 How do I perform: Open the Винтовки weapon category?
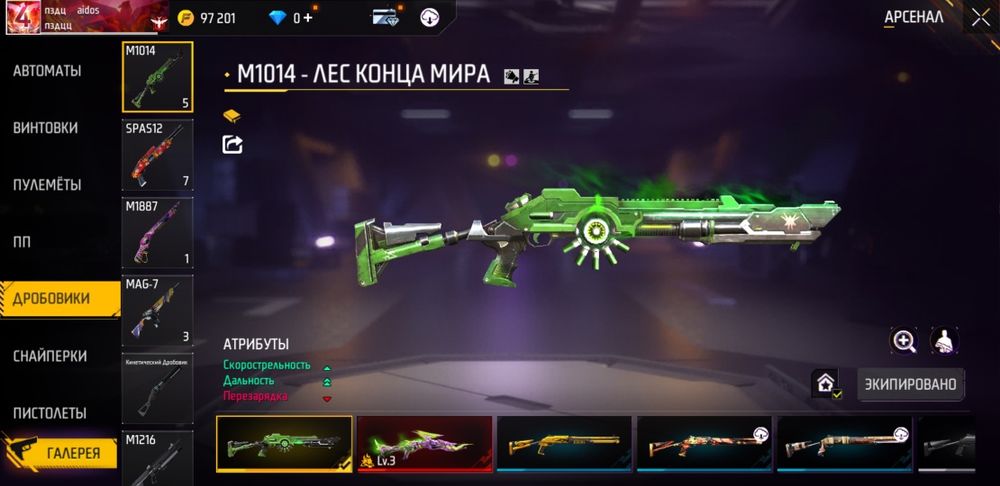click(x=46, y=128)
